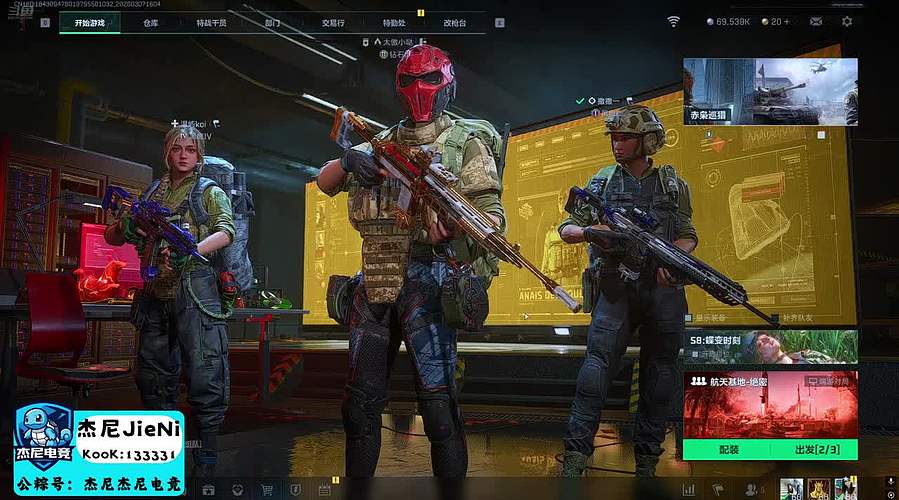Open the mail envelope icon
Screen dimensions: 899x500
(816, 21)
